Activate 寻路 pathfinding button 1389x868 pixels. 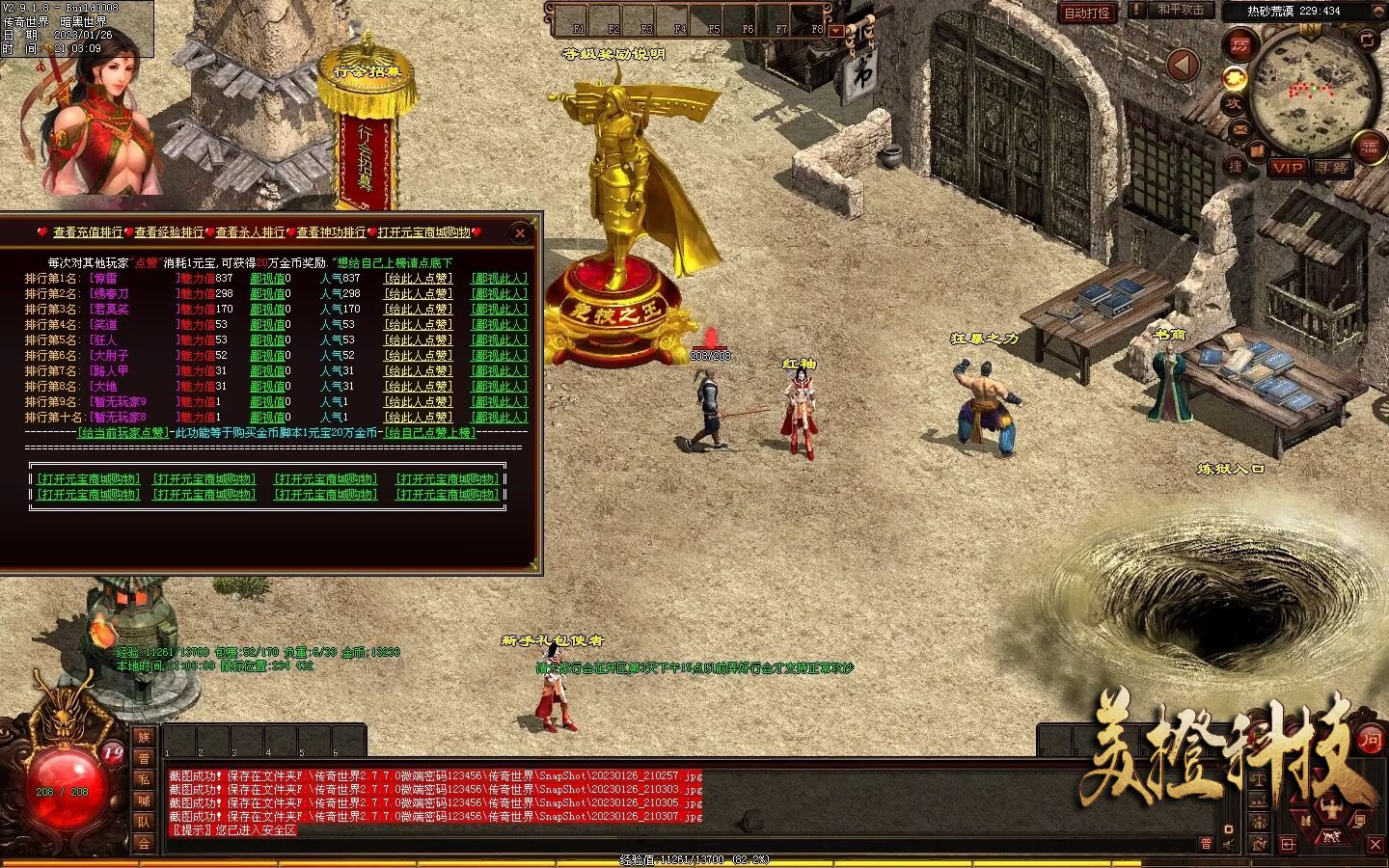1331,167
